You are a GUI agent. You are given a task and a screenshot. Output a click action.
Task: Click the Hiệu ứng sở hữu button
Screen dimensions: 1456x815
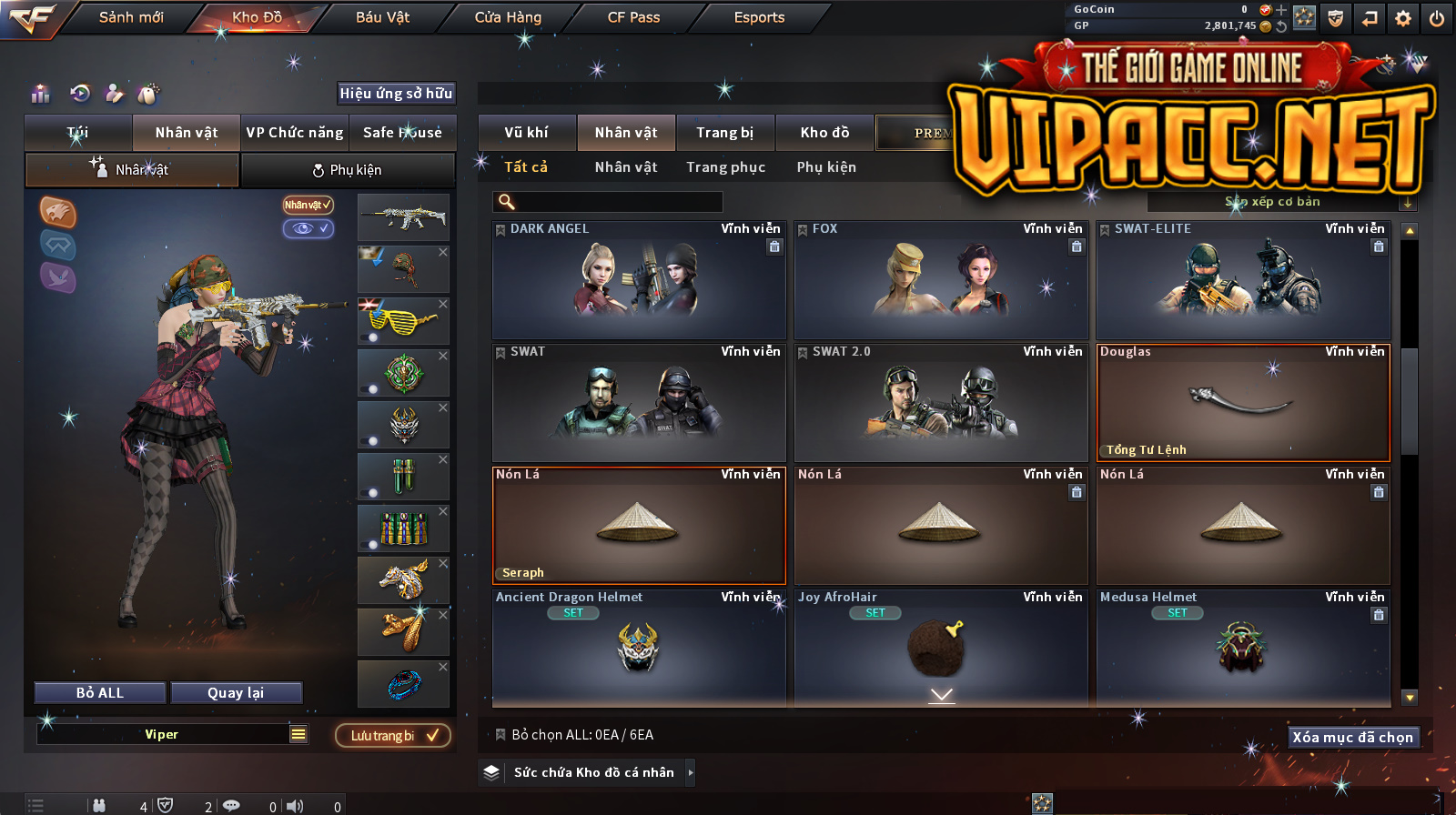(x=396, y=93)
